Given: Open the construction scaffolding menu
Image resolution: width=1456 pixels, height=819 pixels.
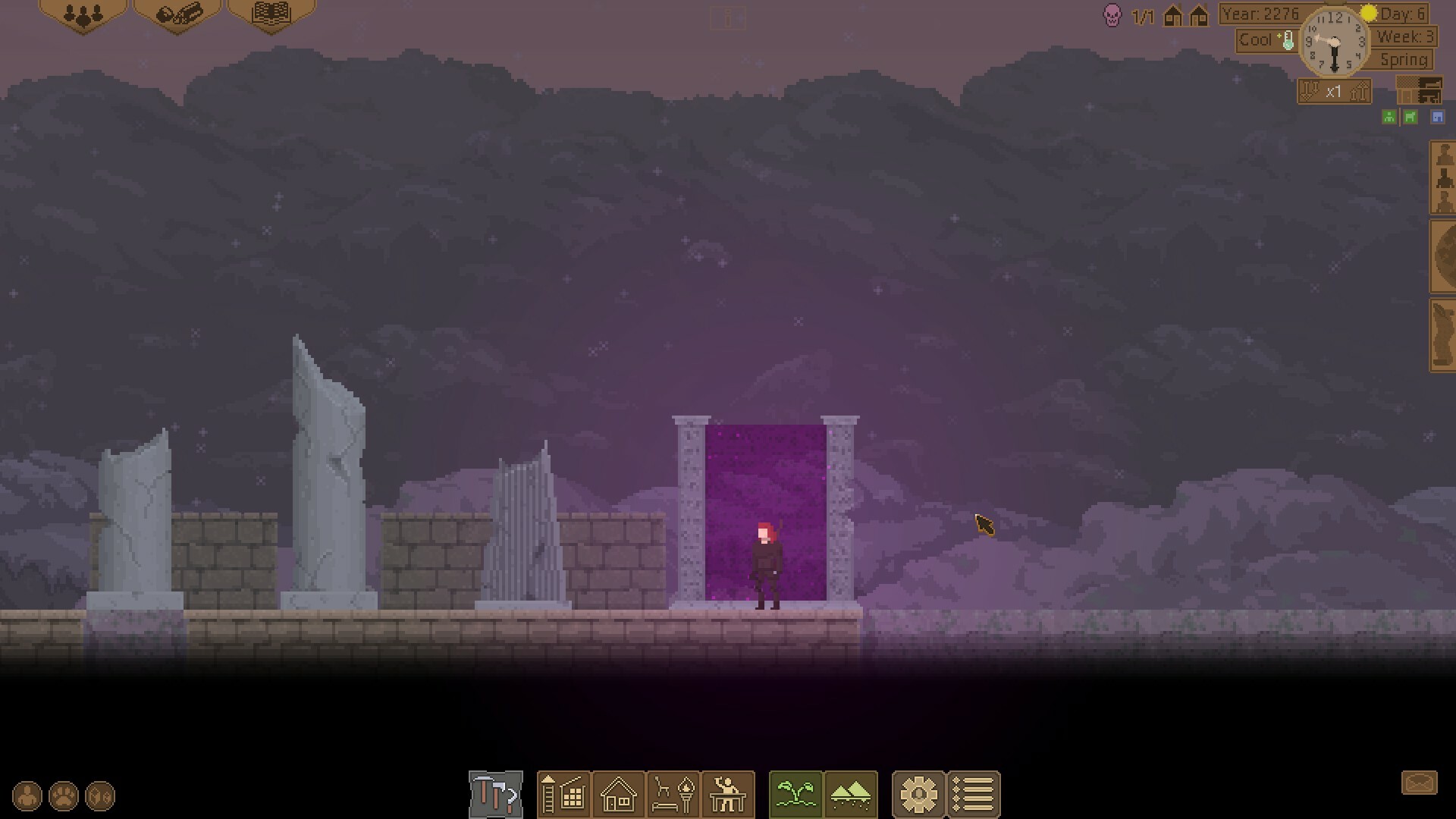Looking at the screenshot, I should pos(563,795).
